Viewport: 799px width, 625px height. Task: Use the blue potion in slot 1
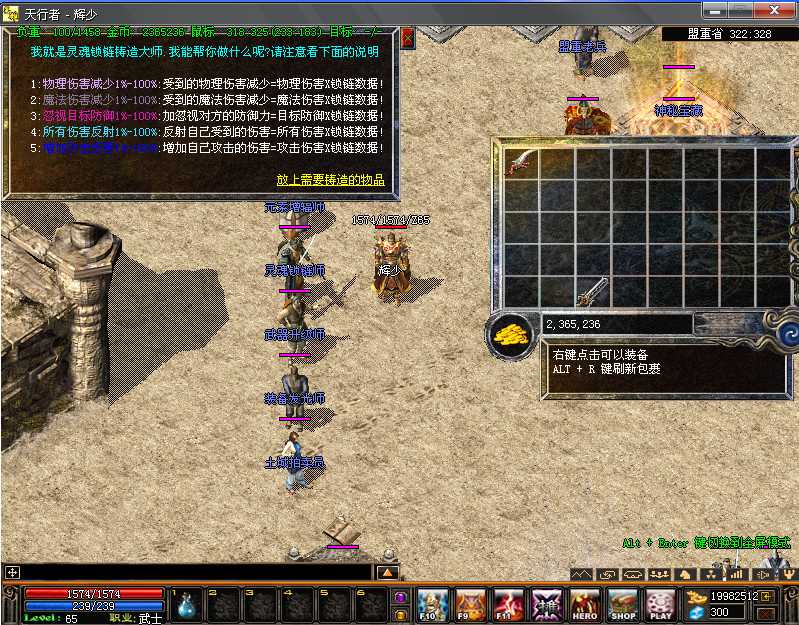[x=187, y=604]
